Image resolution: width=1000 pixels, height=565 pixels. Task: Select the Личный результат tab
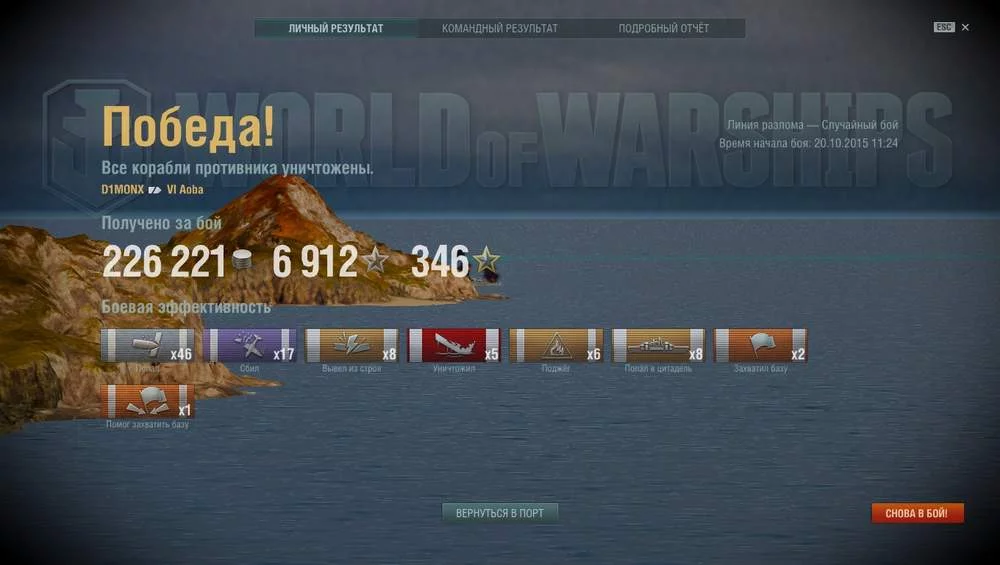point(335,28)
